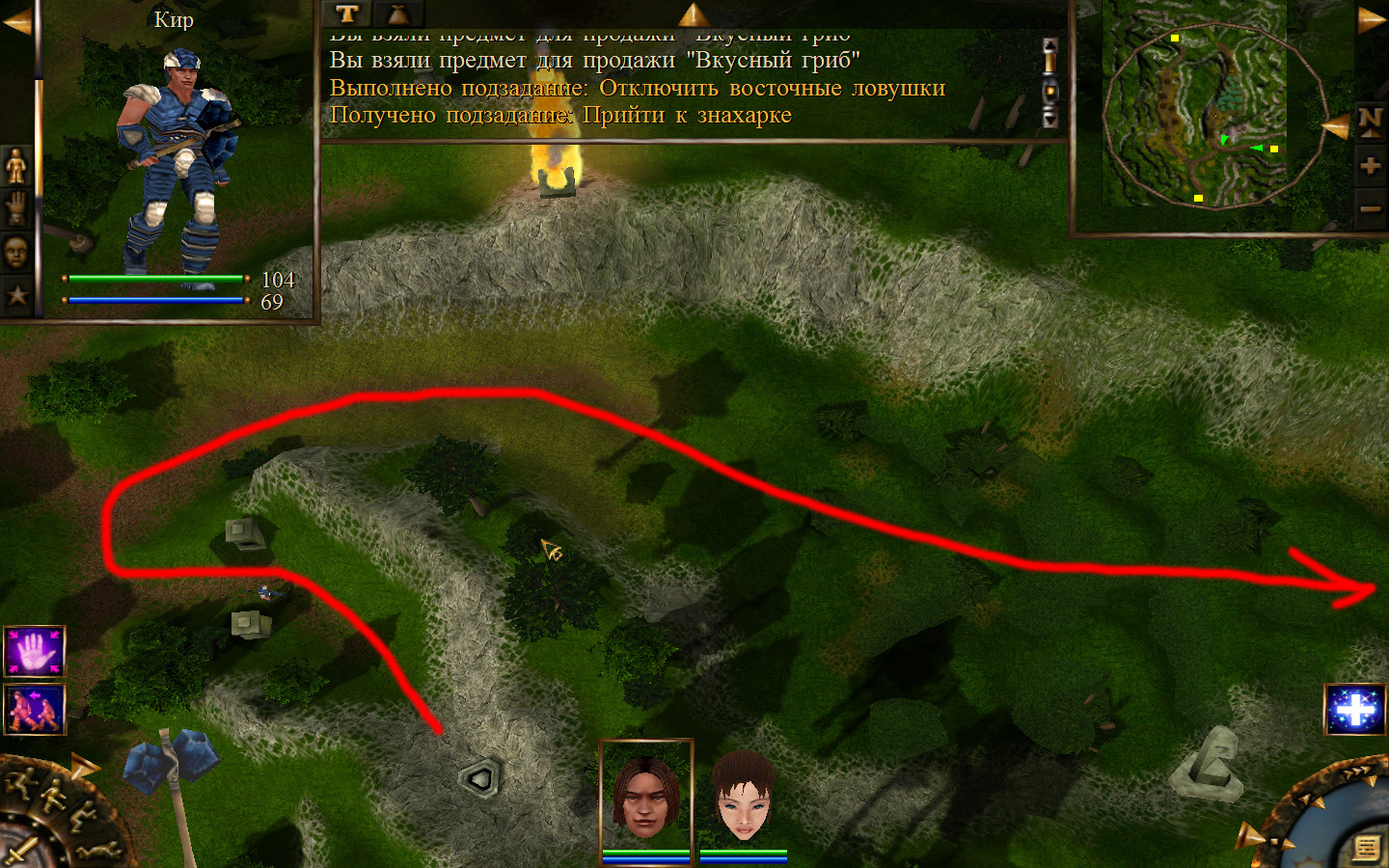Open the standing figure character panel button

[x=16, y=166]
